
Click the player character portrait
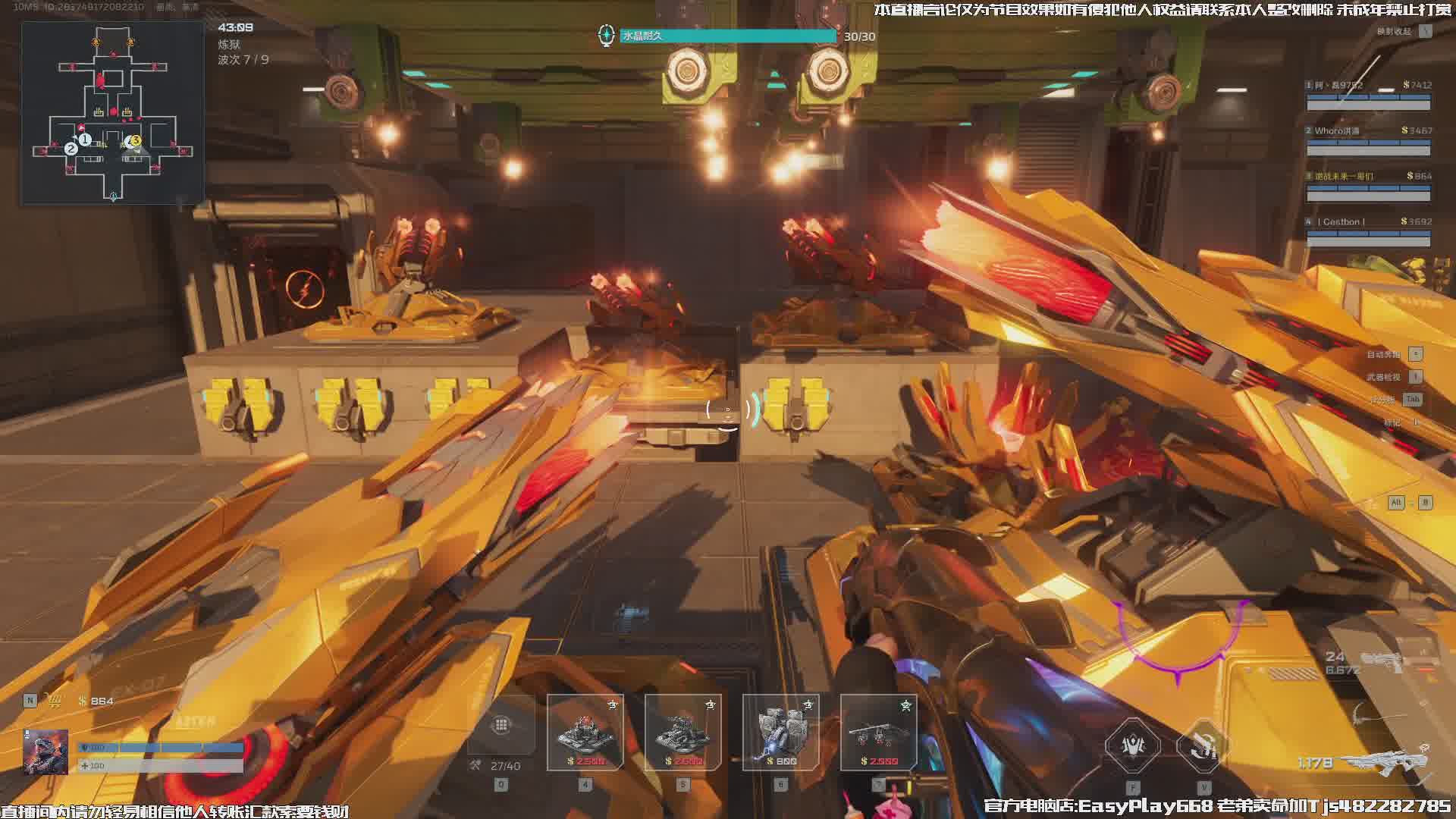pyautogui.click(x=45, y=752)
